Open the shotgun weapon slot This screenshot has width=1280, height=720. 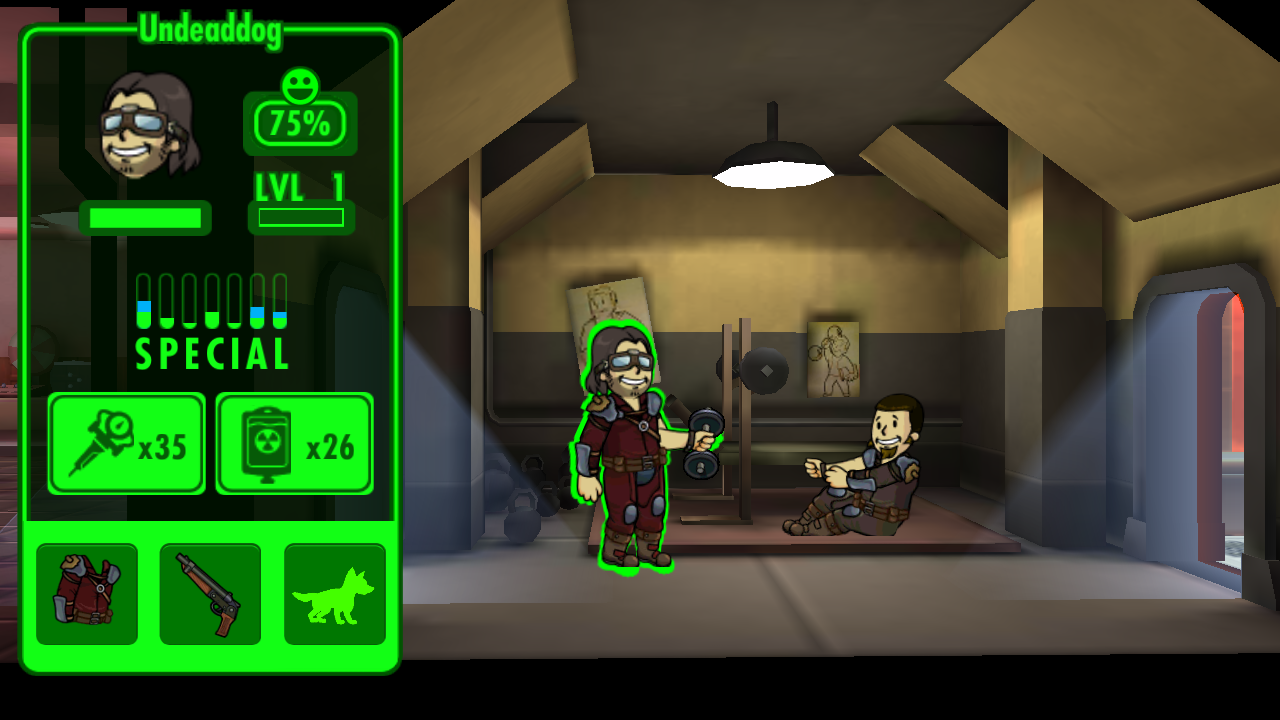(210, 594)
